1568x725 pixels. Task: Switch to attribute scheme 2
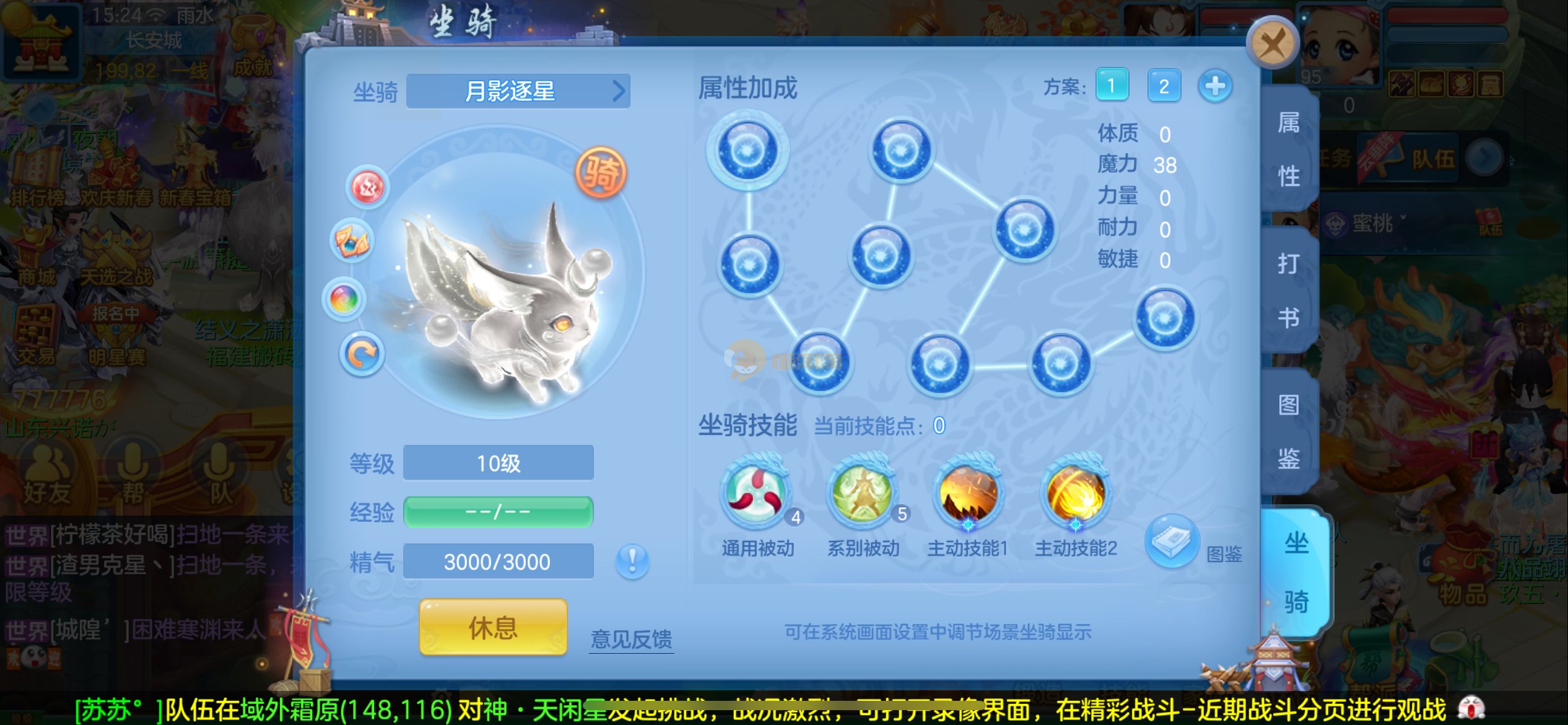[1163, 86]
